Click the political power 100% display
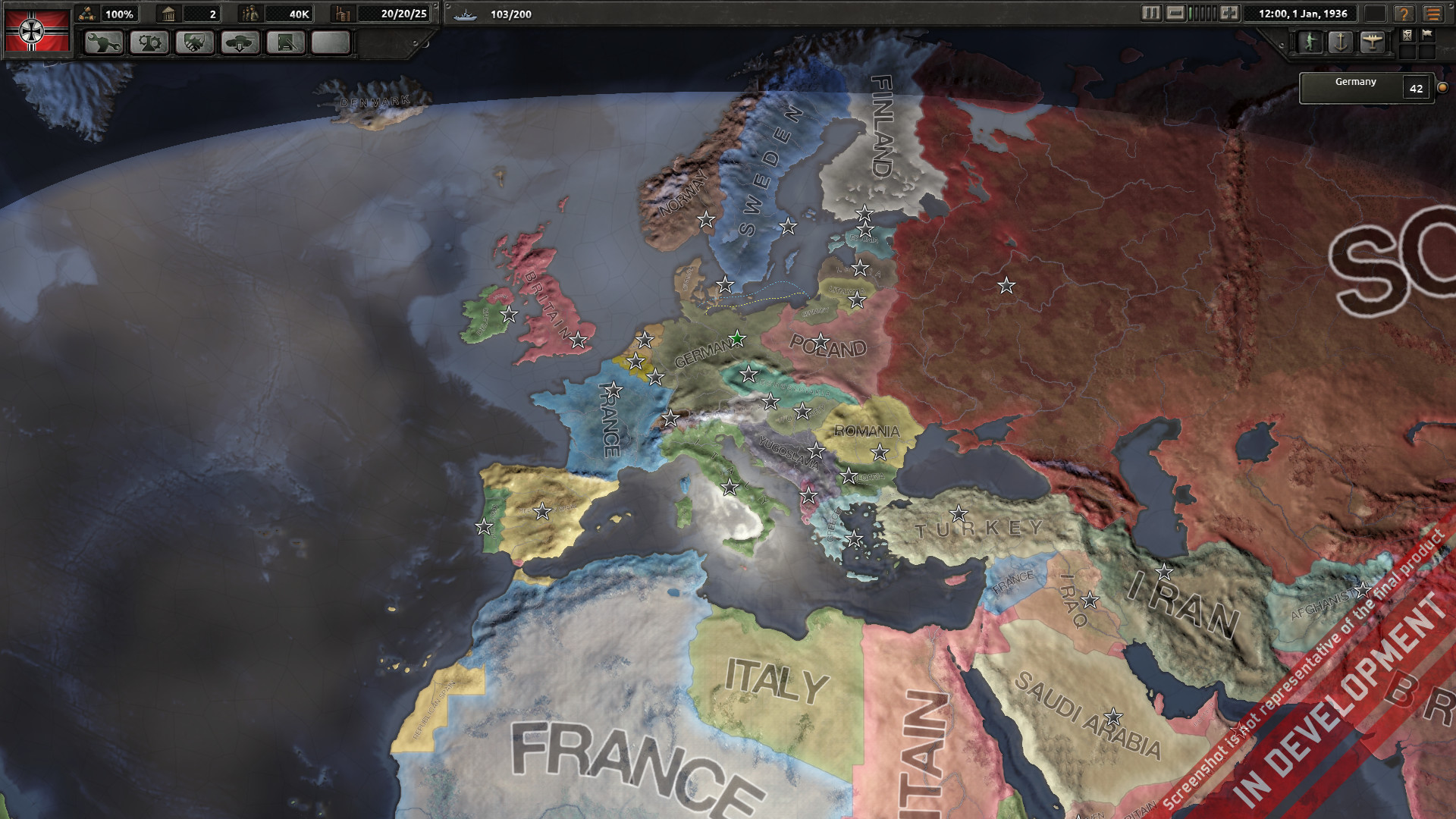 pyautogui.click(x=119, y=13)
